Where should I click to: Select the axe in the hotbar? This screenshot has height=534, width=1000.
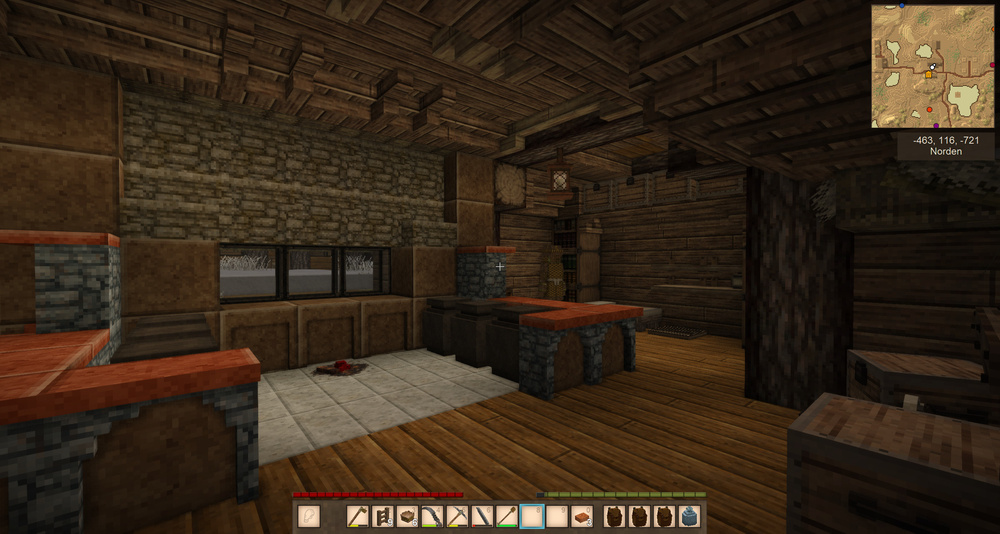tap(358, 517)
